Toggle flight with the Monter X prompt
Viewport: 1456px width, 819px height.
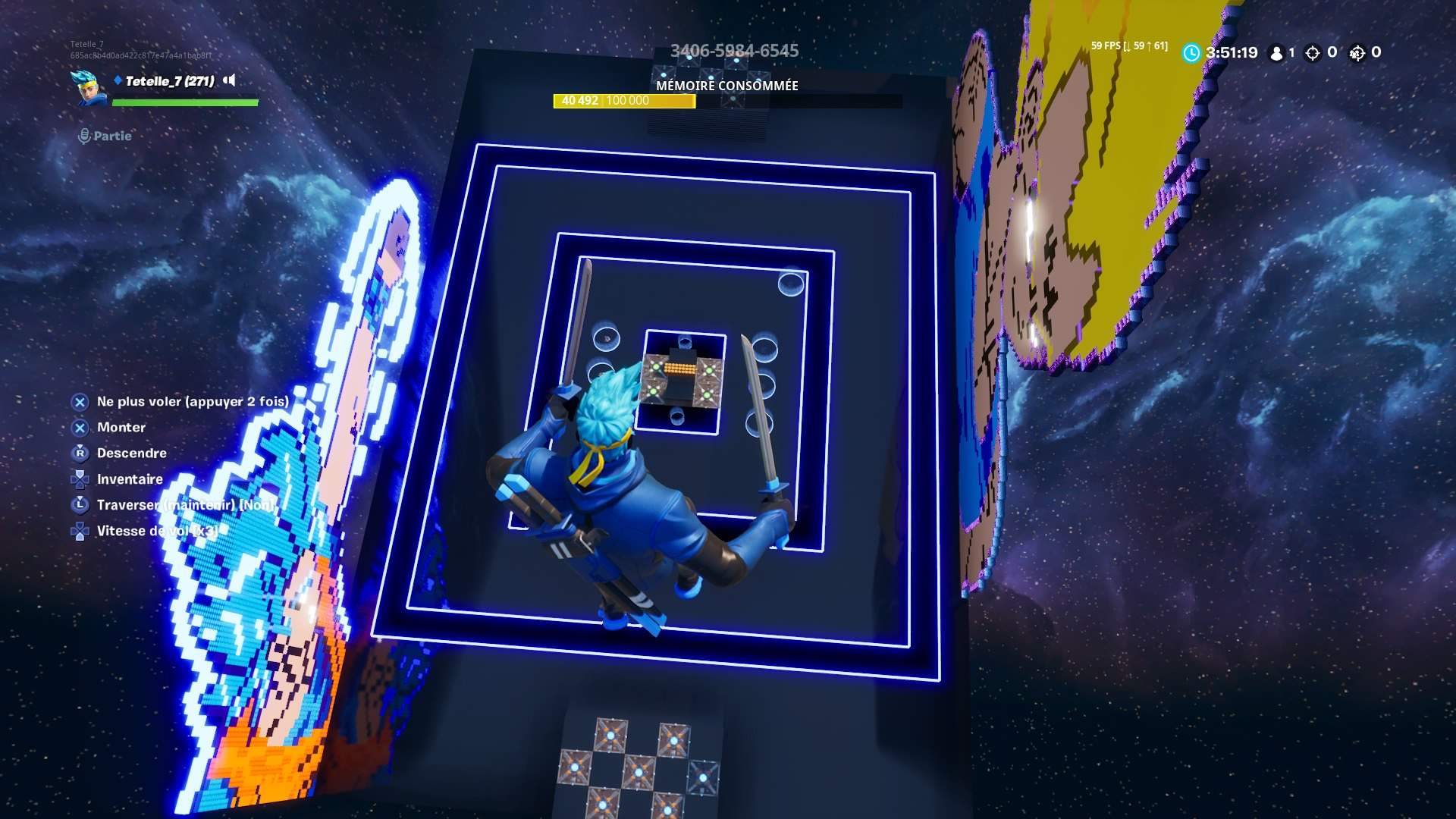(80, 427)
